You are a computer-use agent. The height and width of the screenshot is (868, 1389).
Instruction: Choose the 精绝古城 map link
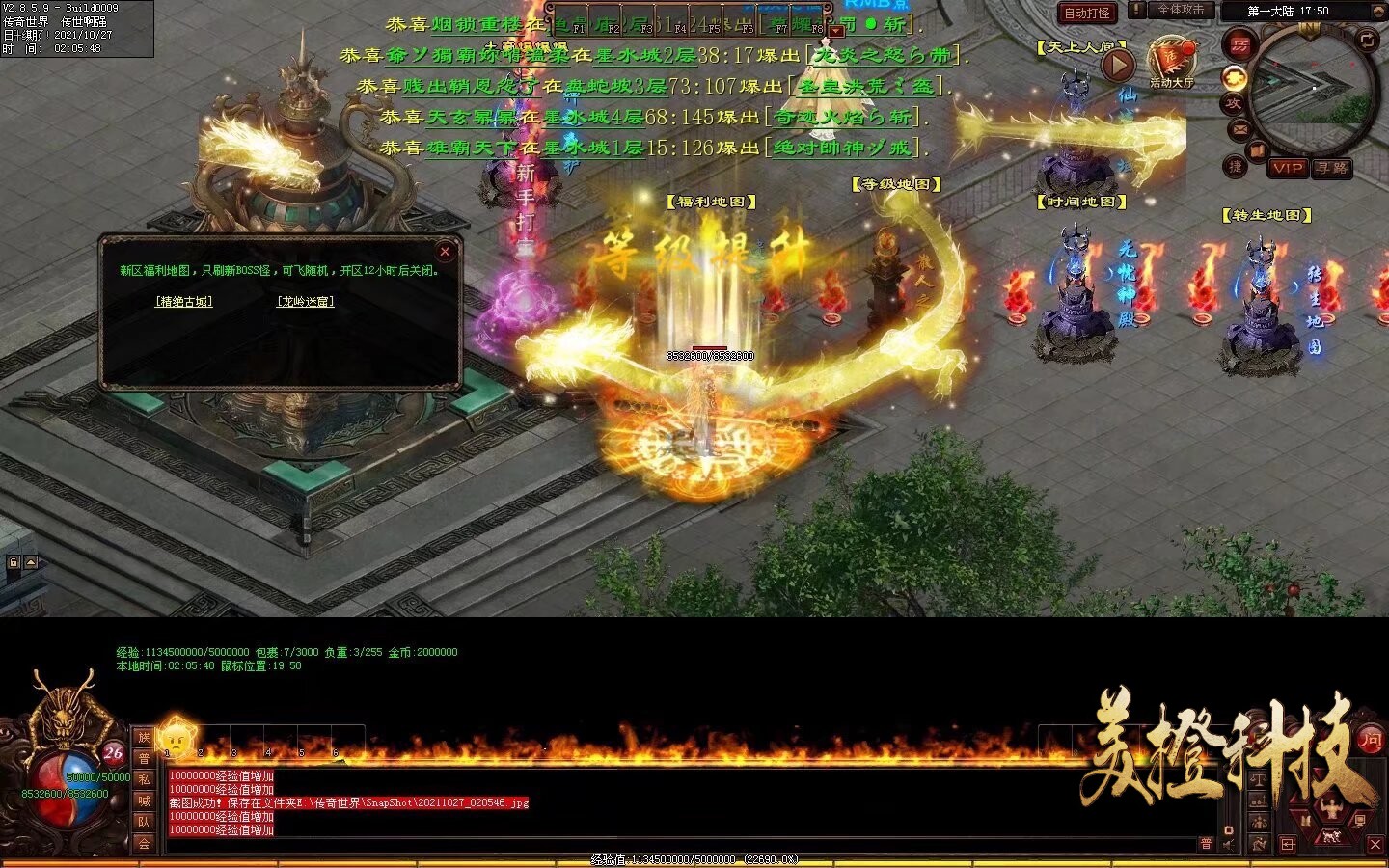(x=184, y=302)
